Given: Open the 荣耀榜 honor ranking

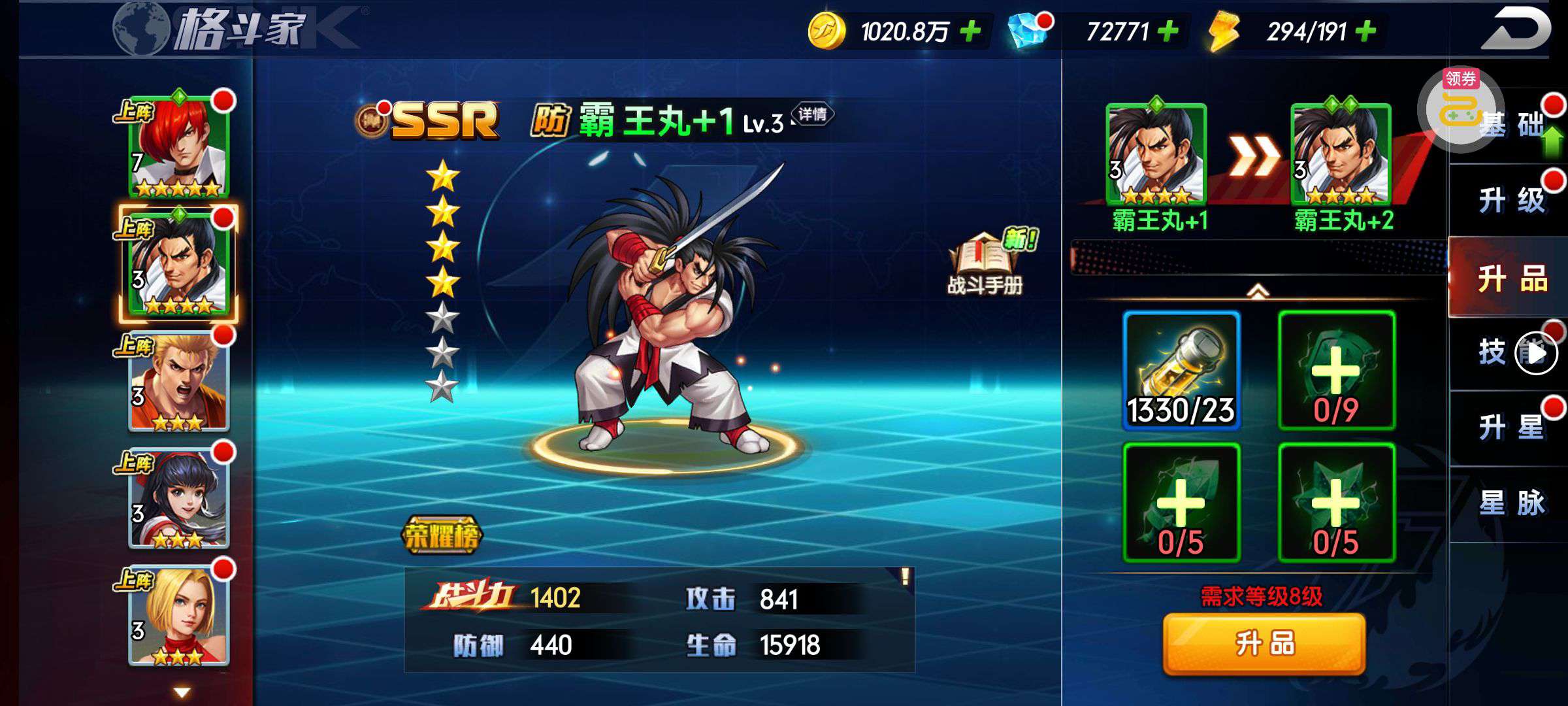Looking at the screenshot, I should tap(442, 536).
